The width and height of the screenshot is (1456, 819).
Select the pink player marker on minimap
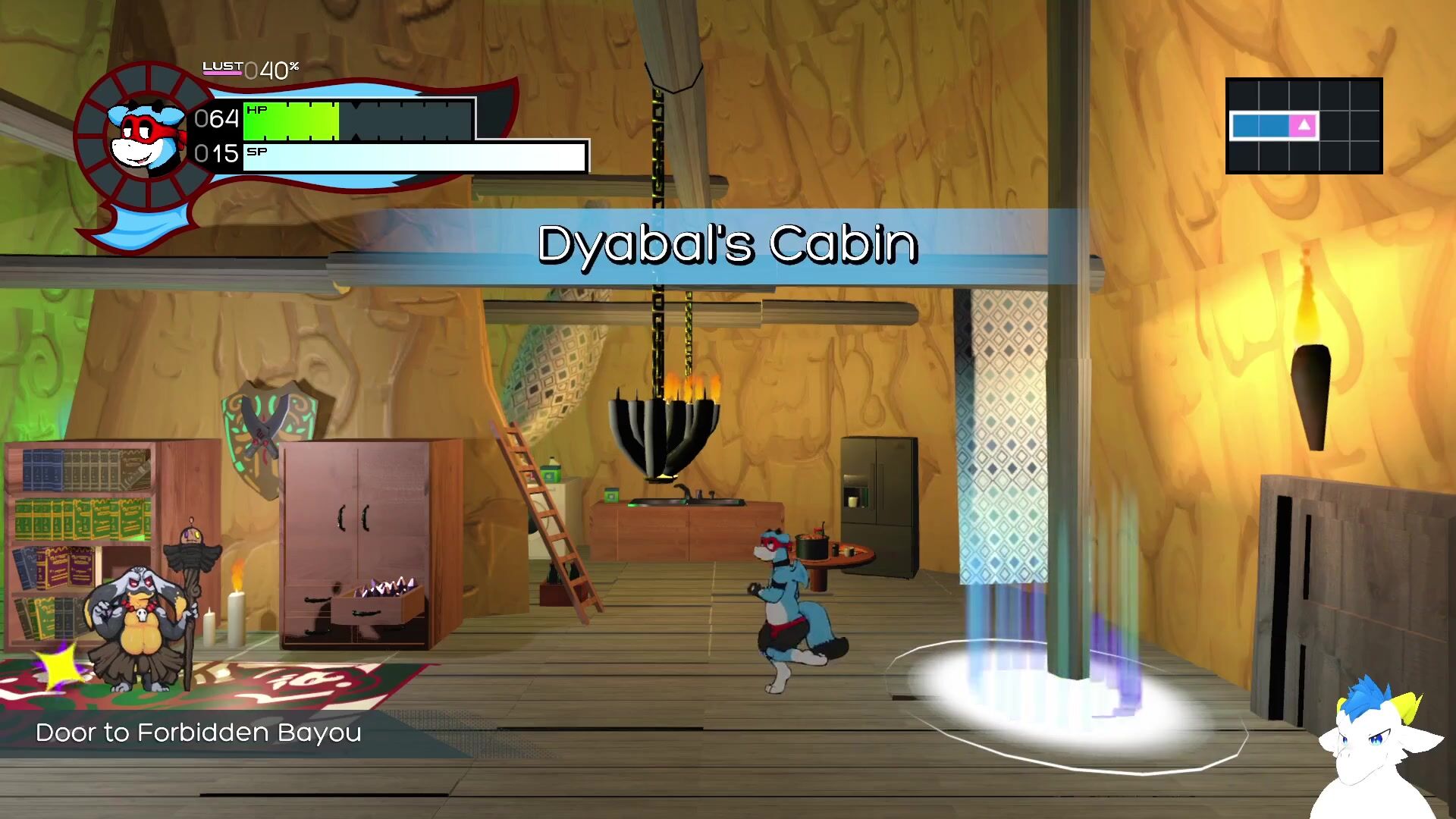coord(1304,125)
